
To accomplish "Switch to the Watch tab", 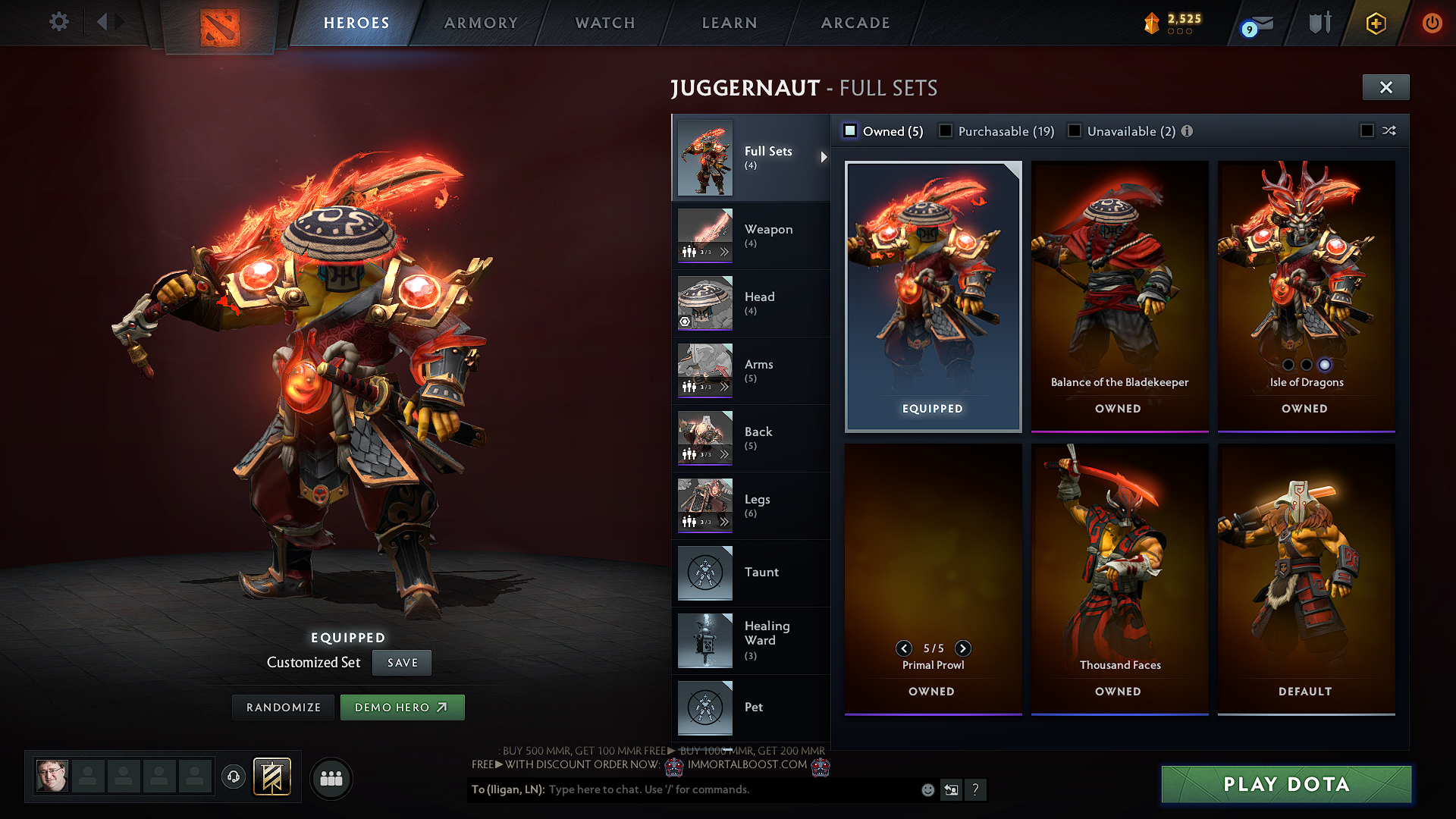I will (603, 23).
